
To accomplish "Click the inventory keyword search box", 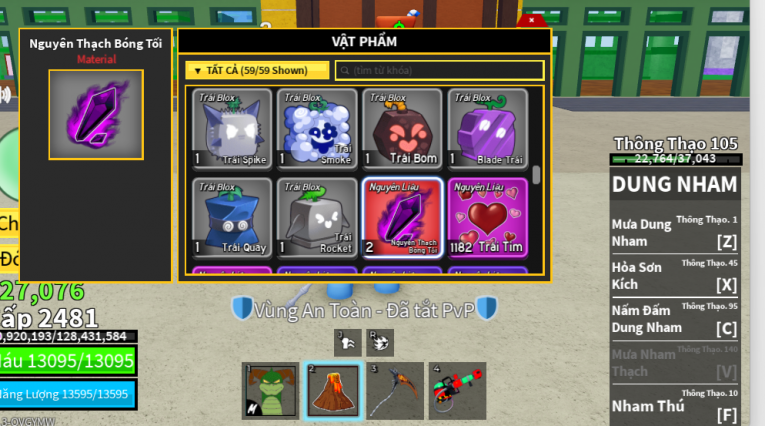I will point(440,70).
